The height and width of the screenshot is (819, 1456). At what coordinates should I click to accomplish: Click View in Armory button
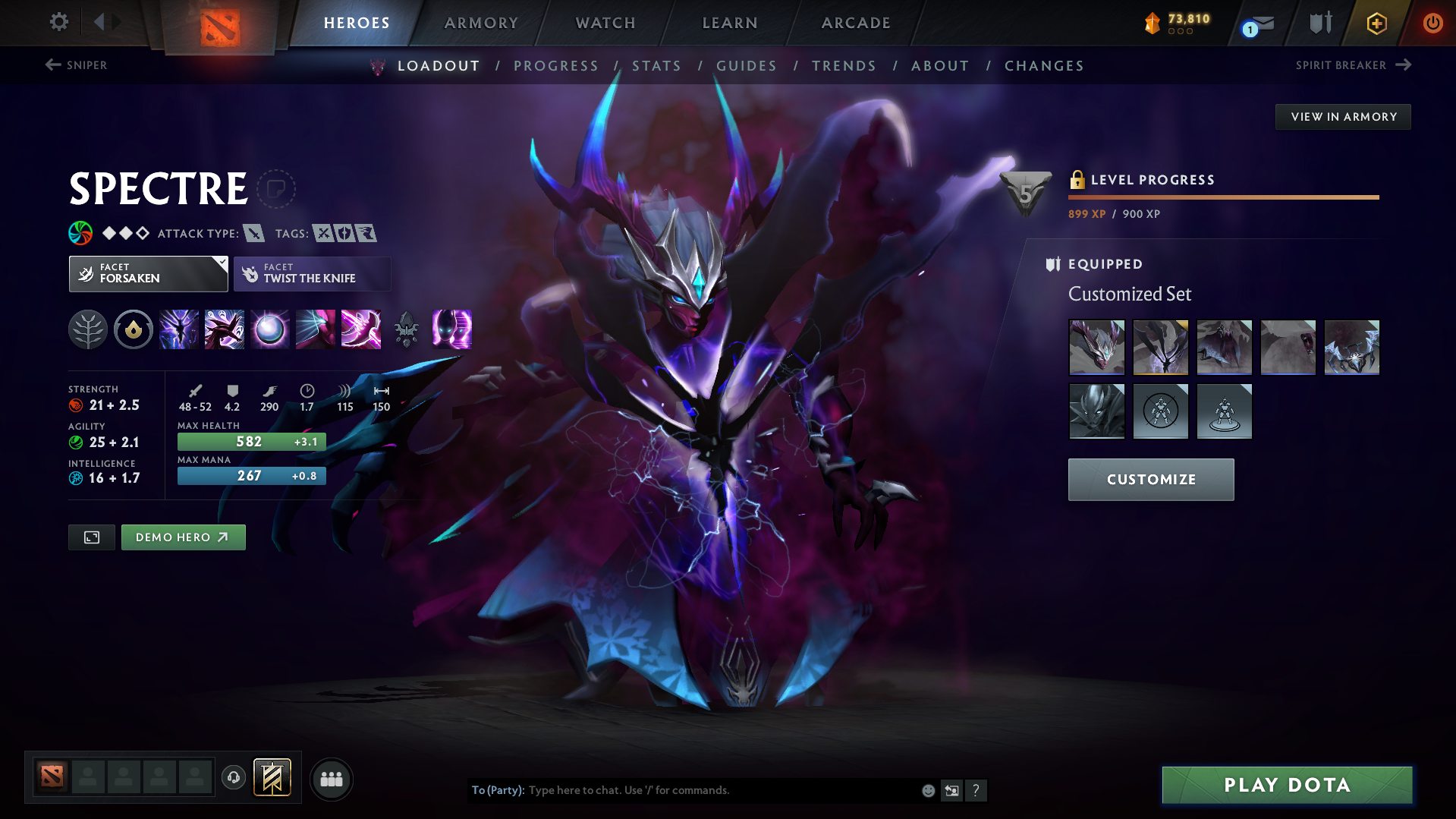pos(1343,117)
